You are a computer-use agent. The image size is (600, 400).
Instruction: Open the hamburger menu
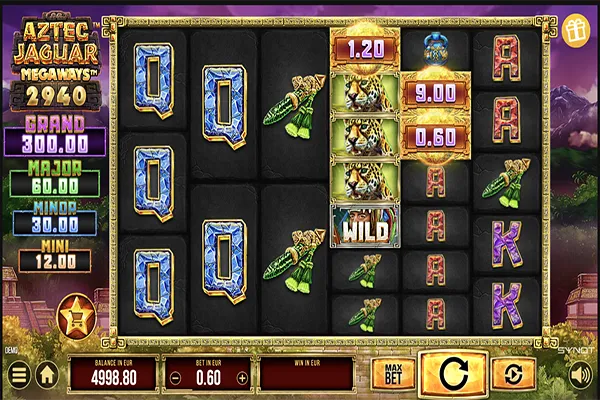(x=18, y=375)
